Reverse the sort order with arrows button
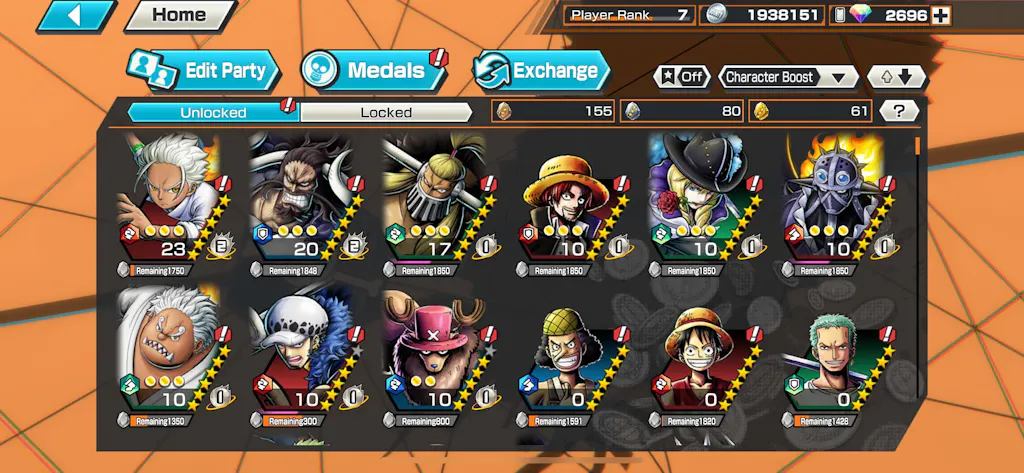 point(897,77)
